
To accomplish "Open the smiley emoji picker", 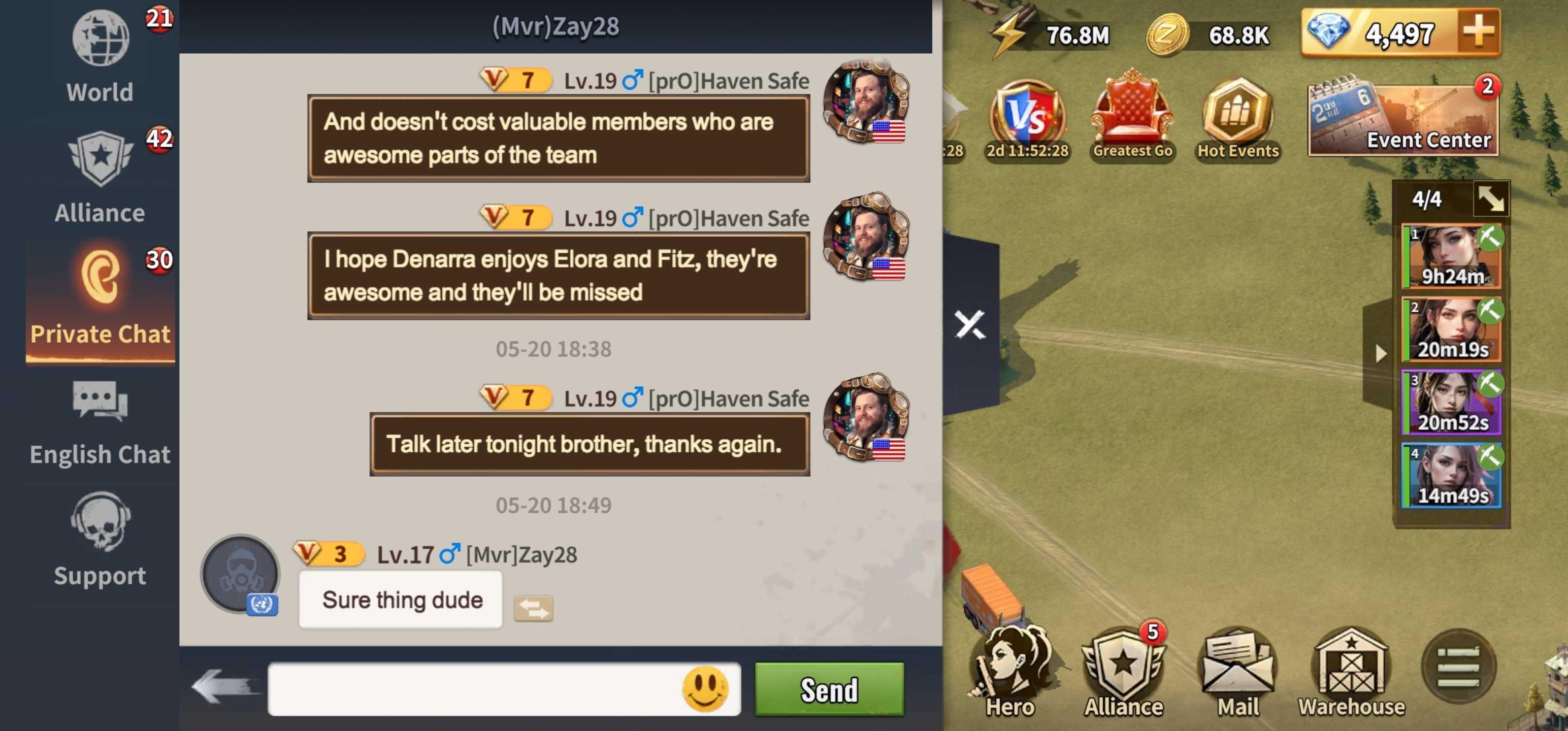I will click(705, 689).
